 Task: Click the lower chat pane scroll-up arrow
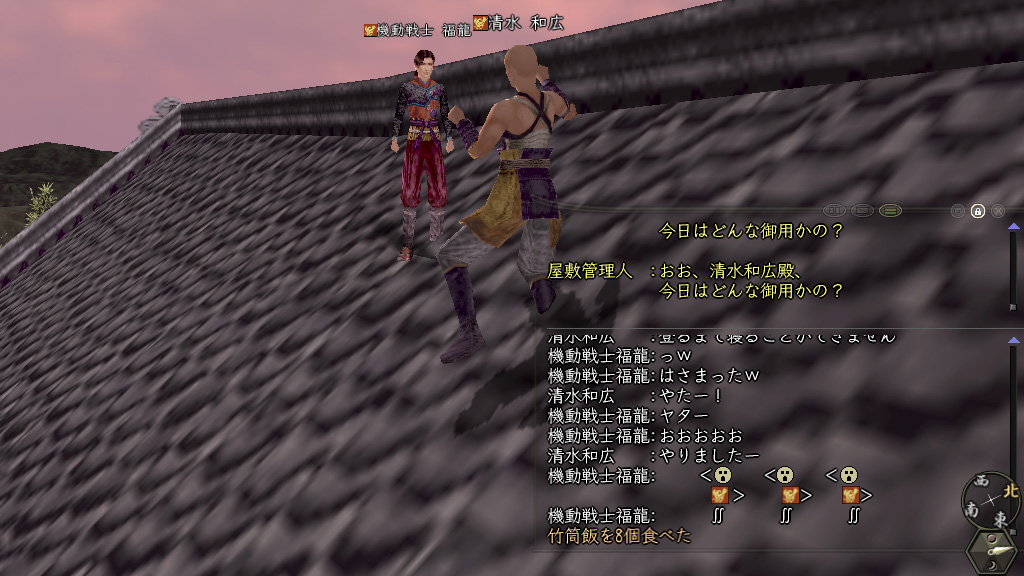1013,341
